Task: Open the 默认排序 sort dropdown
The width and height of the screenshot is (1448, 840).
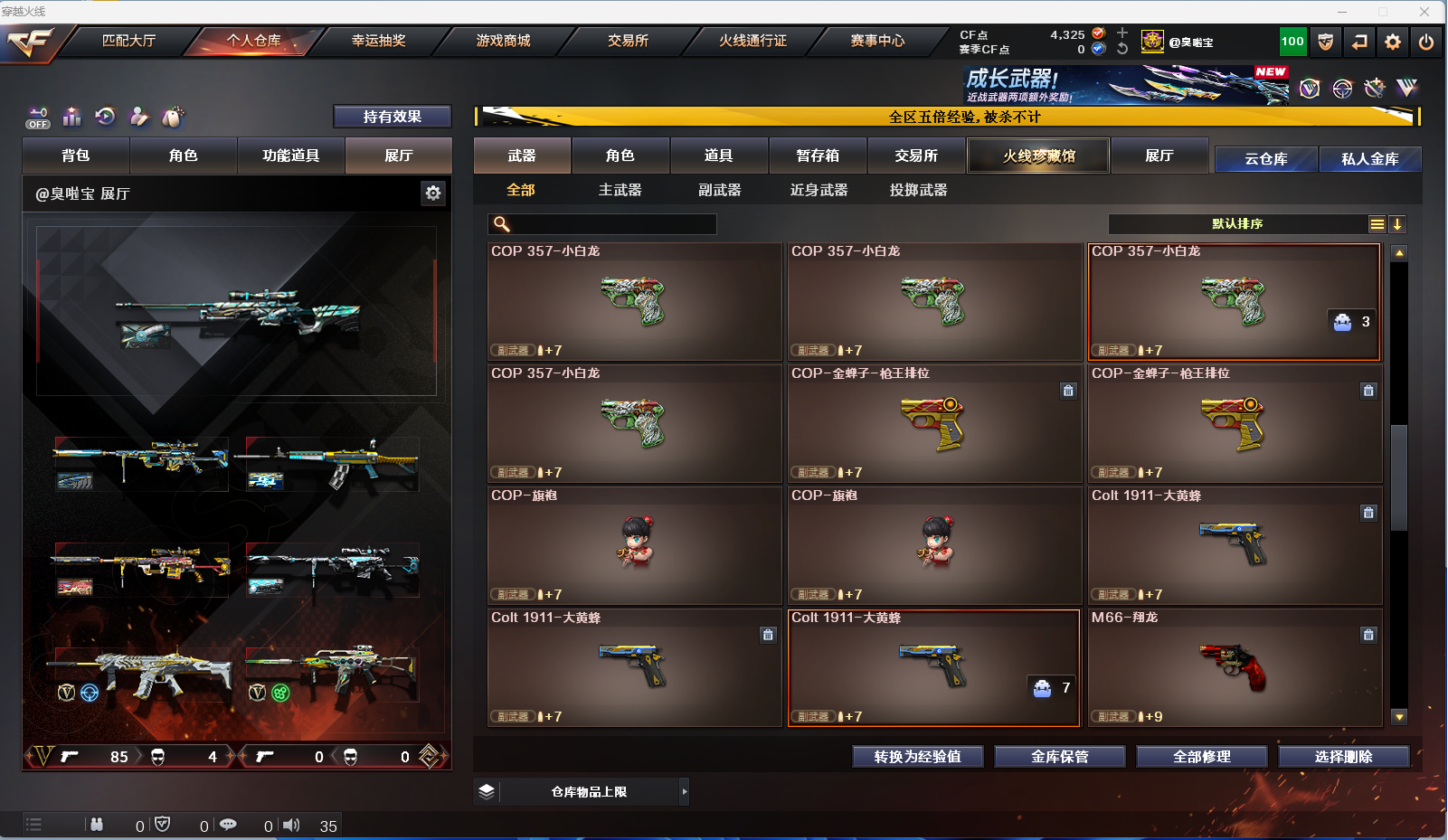Action: coord(1237,224)
